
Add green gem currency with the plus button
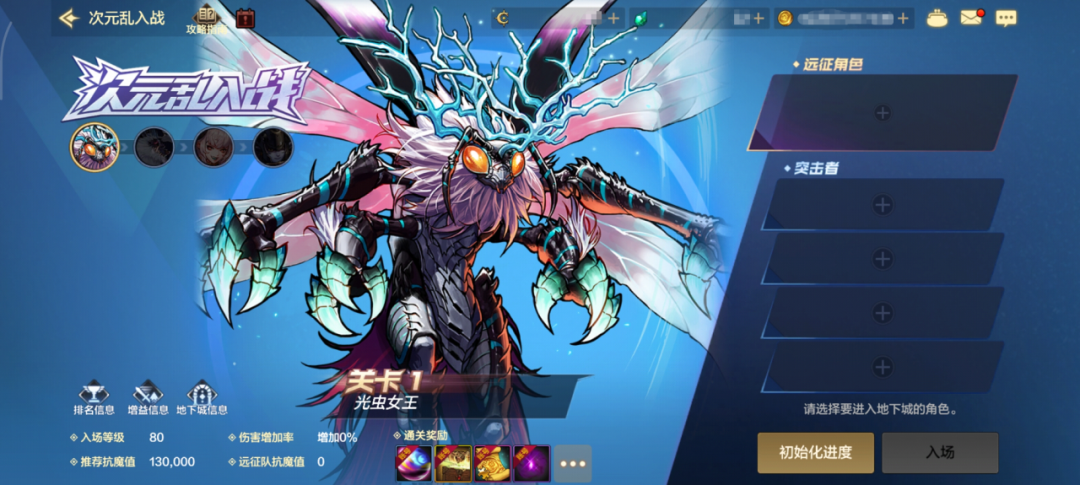click(758, 18)
